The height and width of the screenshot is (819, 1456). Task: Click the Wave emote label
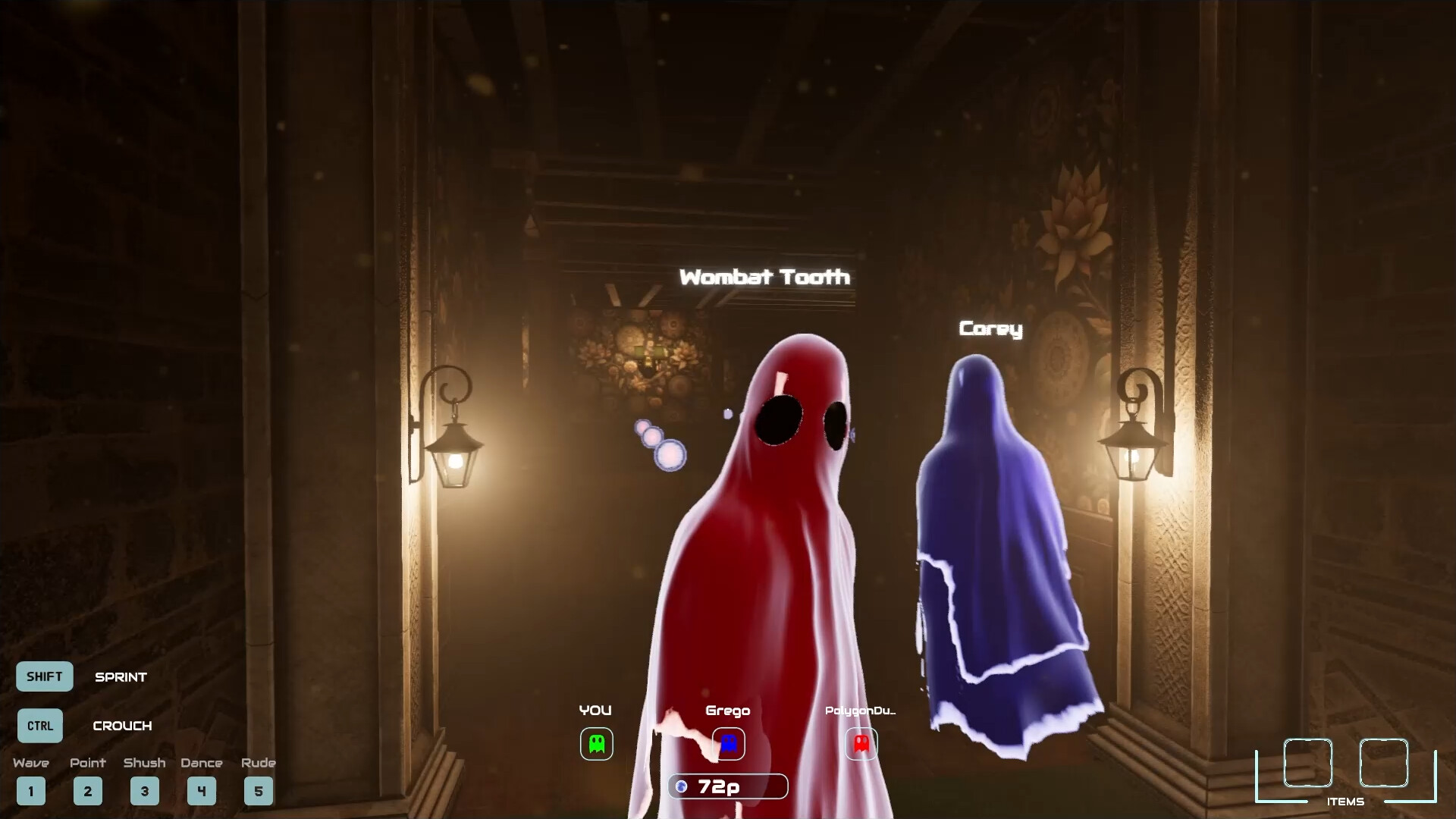[31, 764]
